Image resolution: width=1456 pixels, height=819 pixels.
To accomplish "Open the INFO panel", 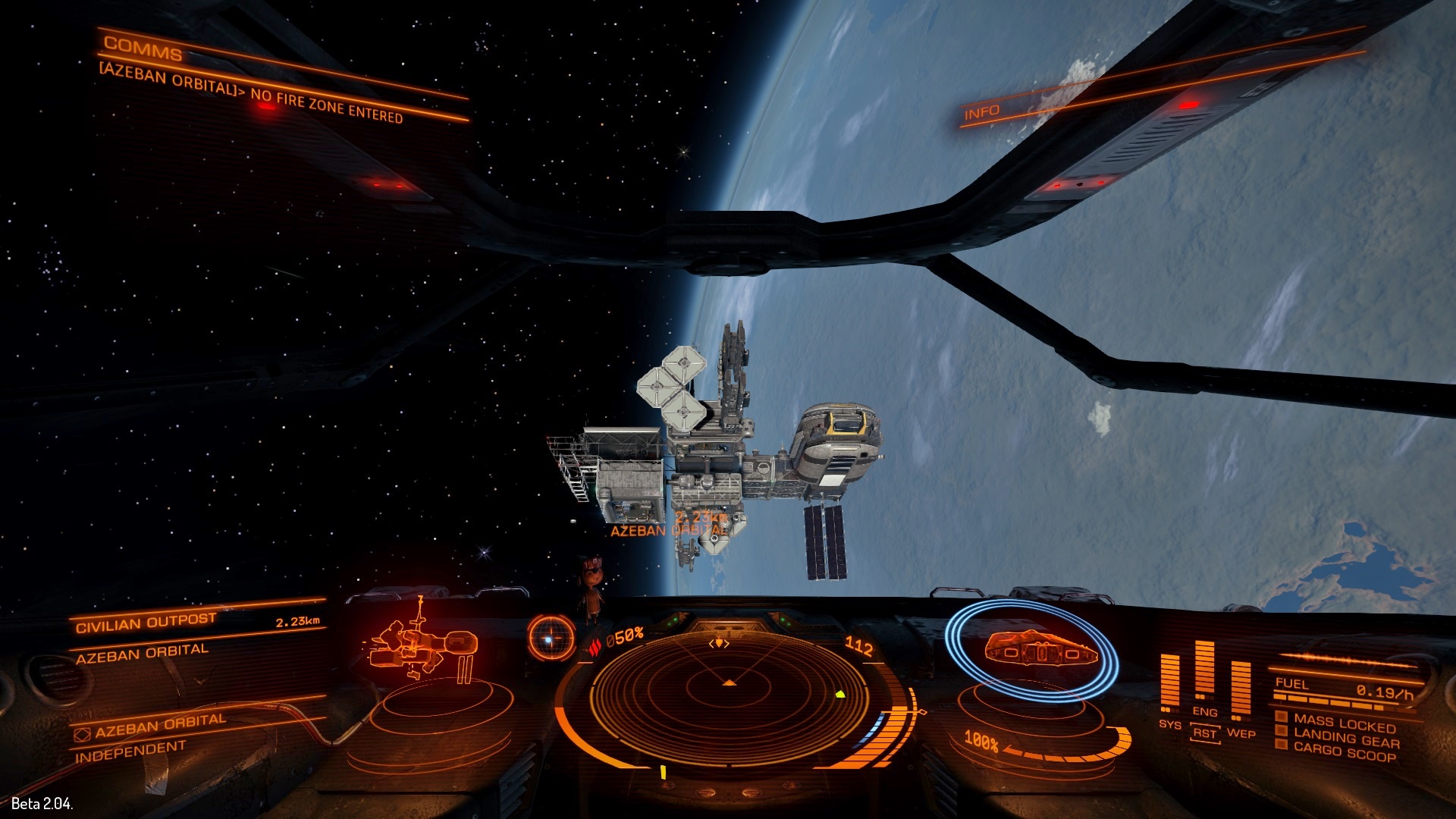I will coord(982,113).
